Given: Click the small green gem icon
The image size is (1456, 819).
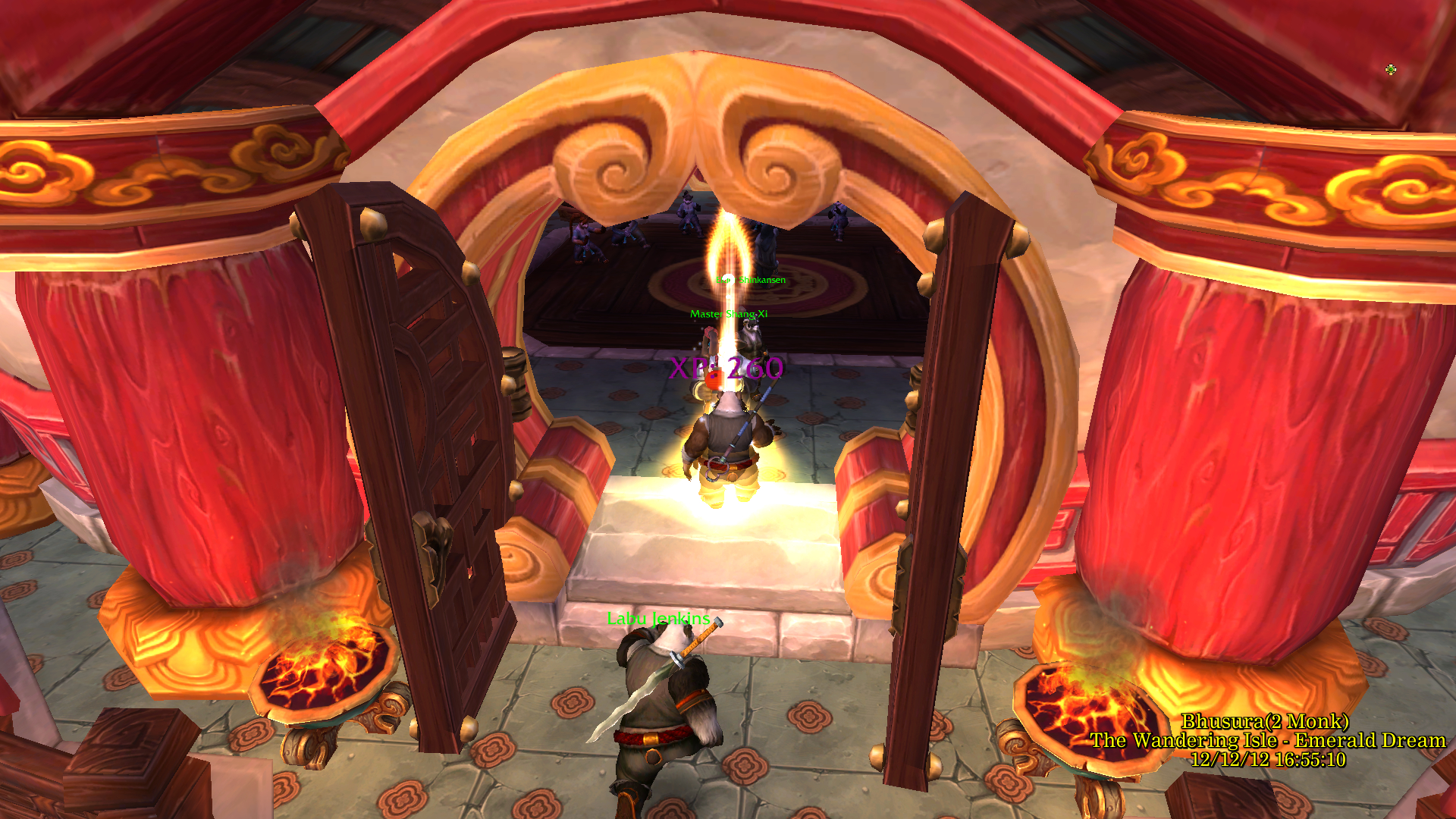Looking at the screenshot, I should coord(1390,70).
